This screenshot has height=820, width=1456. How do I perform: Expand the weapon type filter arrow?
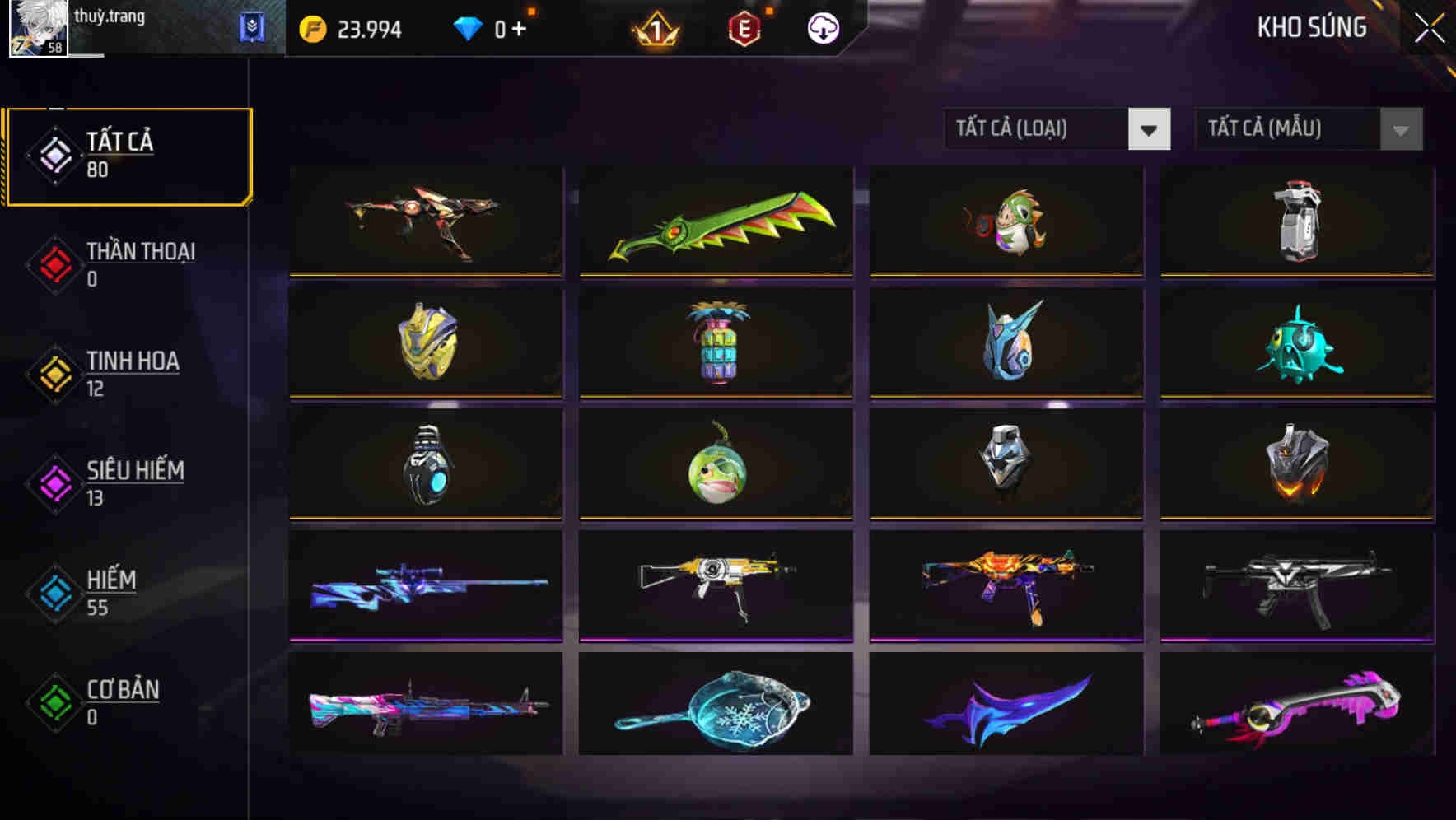pyautogui.click(x=1150, y=130)
